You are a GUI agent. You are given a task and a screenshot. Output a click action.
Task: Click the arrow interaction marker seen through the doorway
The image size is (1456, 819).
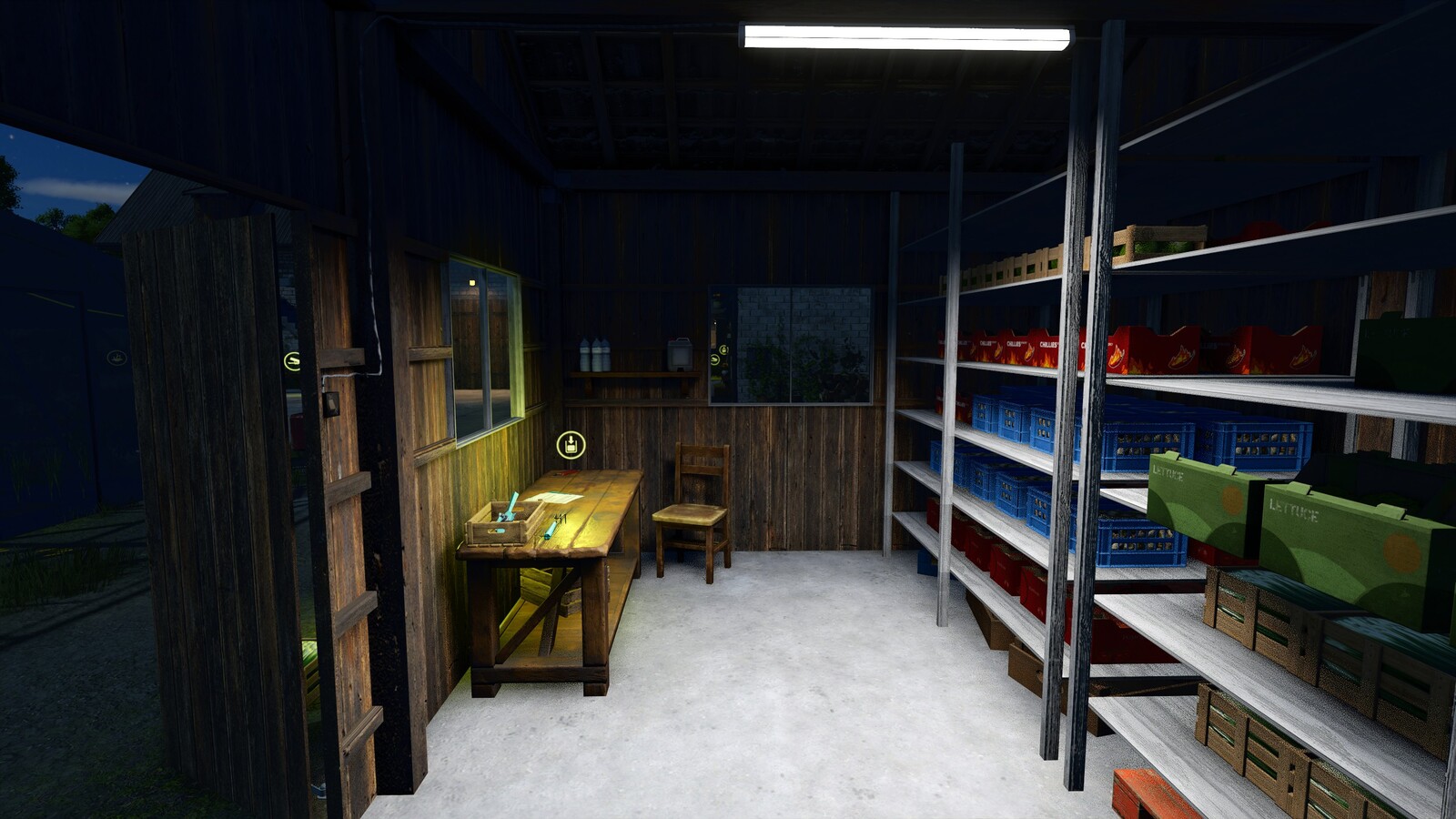click(715, 360)
